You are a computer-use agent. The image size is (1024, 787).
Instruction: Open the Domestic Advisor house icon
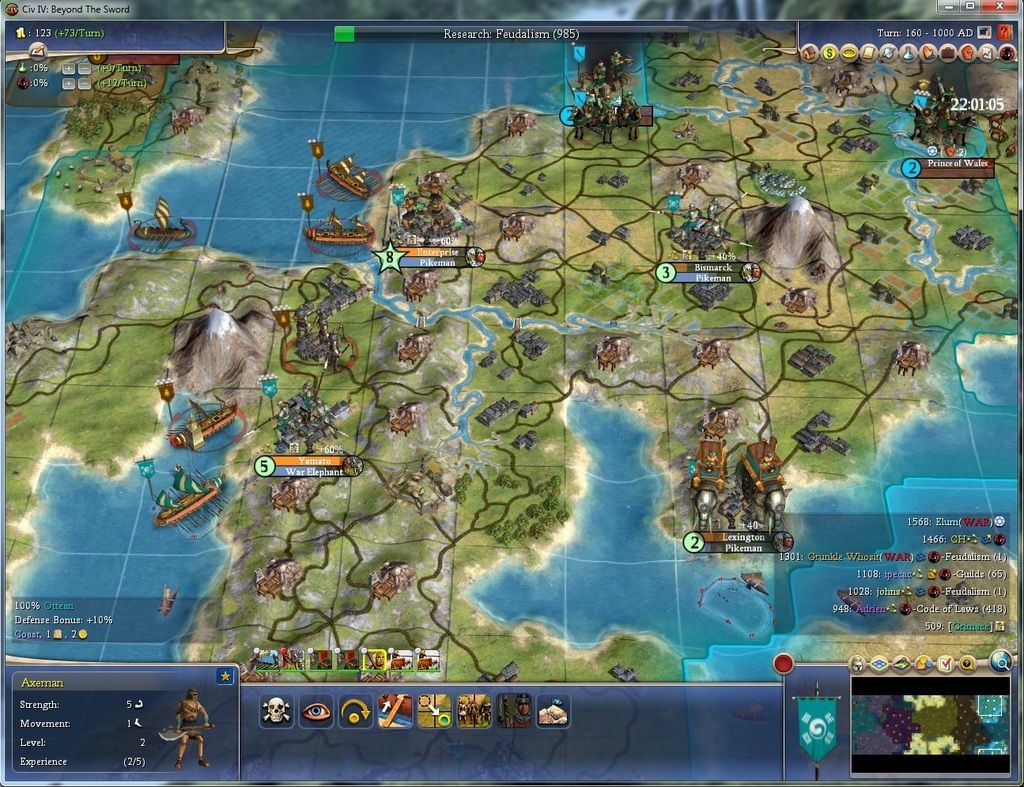tap(810, 52)
